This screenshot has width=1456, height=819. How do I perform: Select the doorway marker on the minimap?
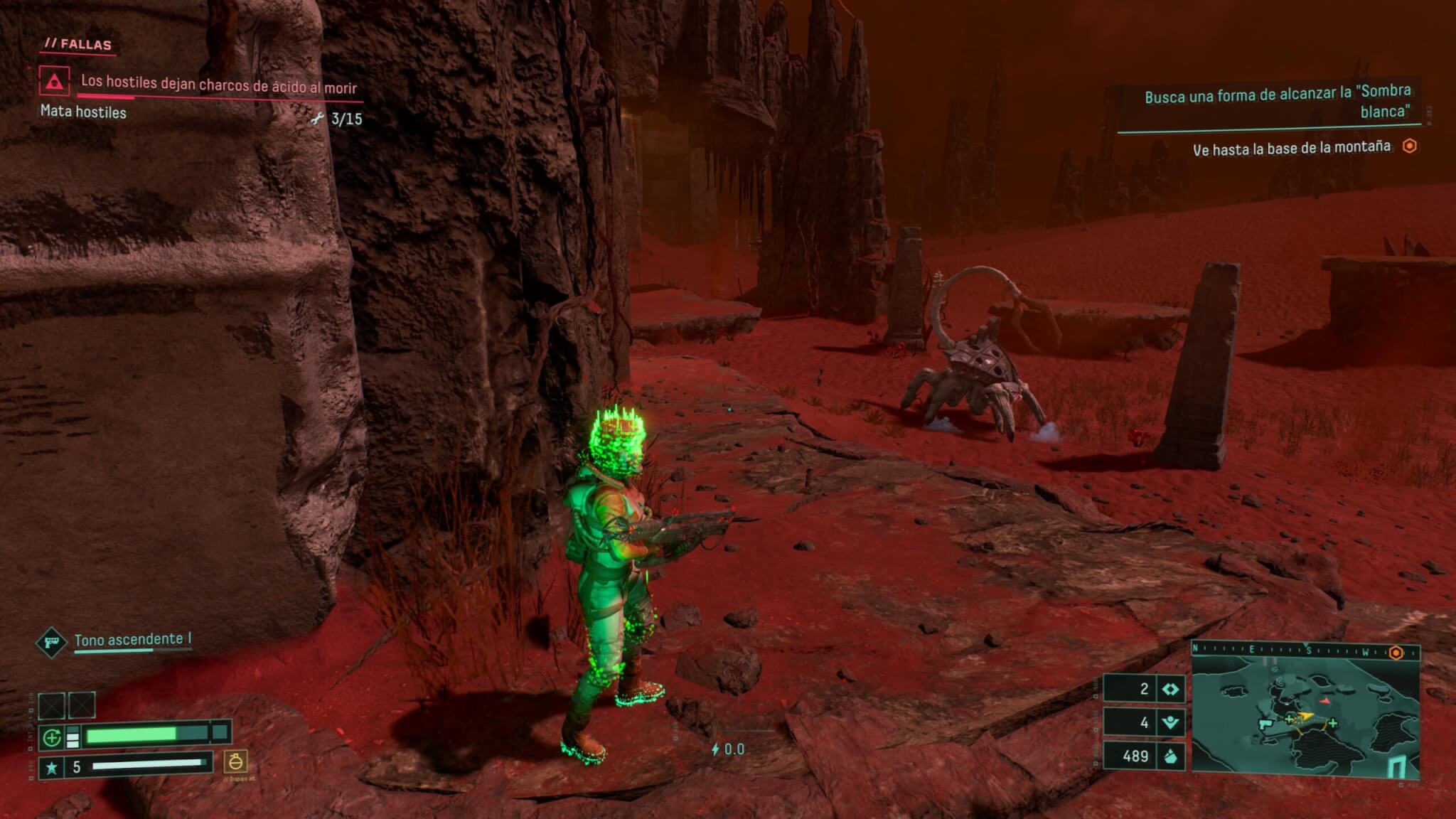click(1396, 767)
